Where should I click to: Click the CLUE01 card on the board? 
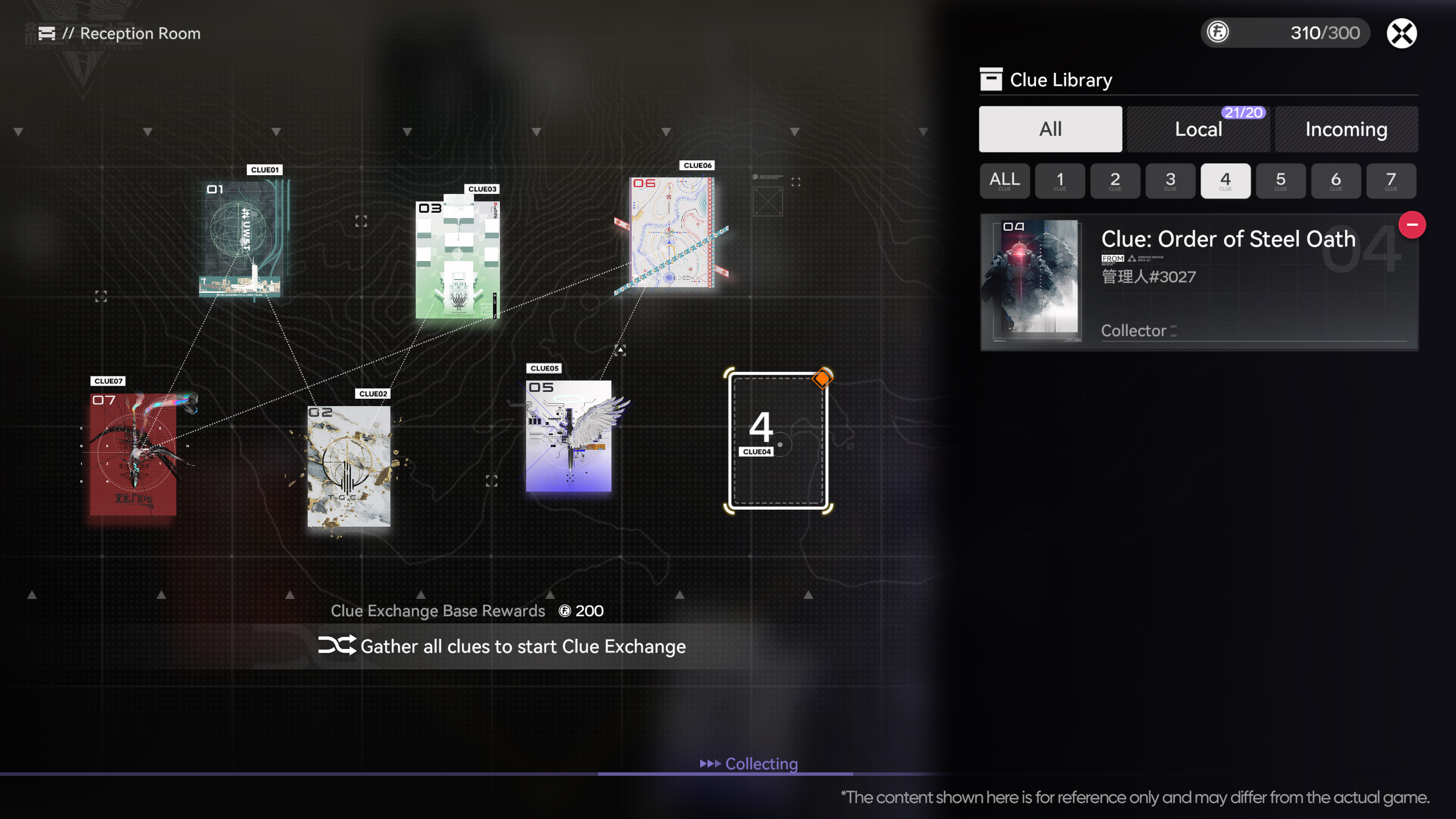tap(243, 239)
